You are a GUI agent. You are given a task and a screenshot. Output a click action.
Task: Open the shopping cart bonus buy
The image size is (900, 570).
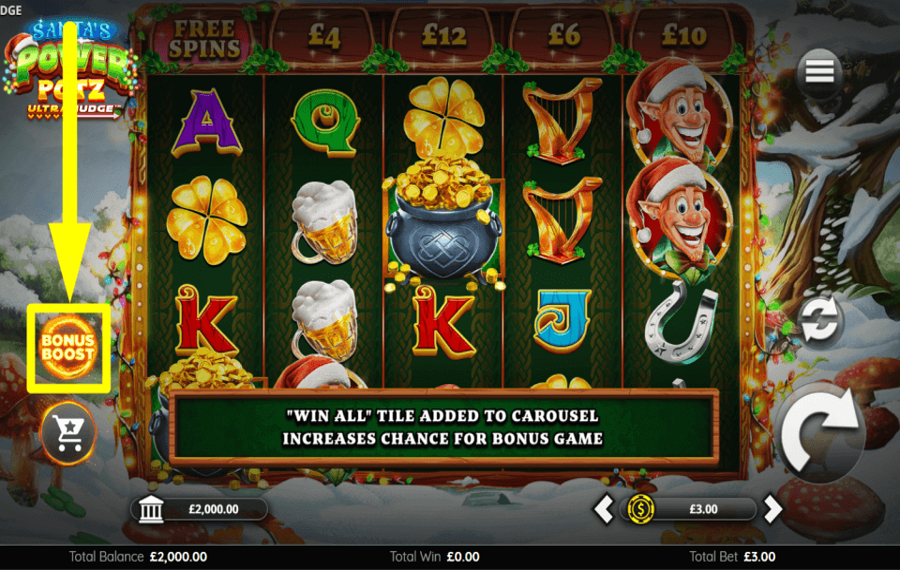69,433
